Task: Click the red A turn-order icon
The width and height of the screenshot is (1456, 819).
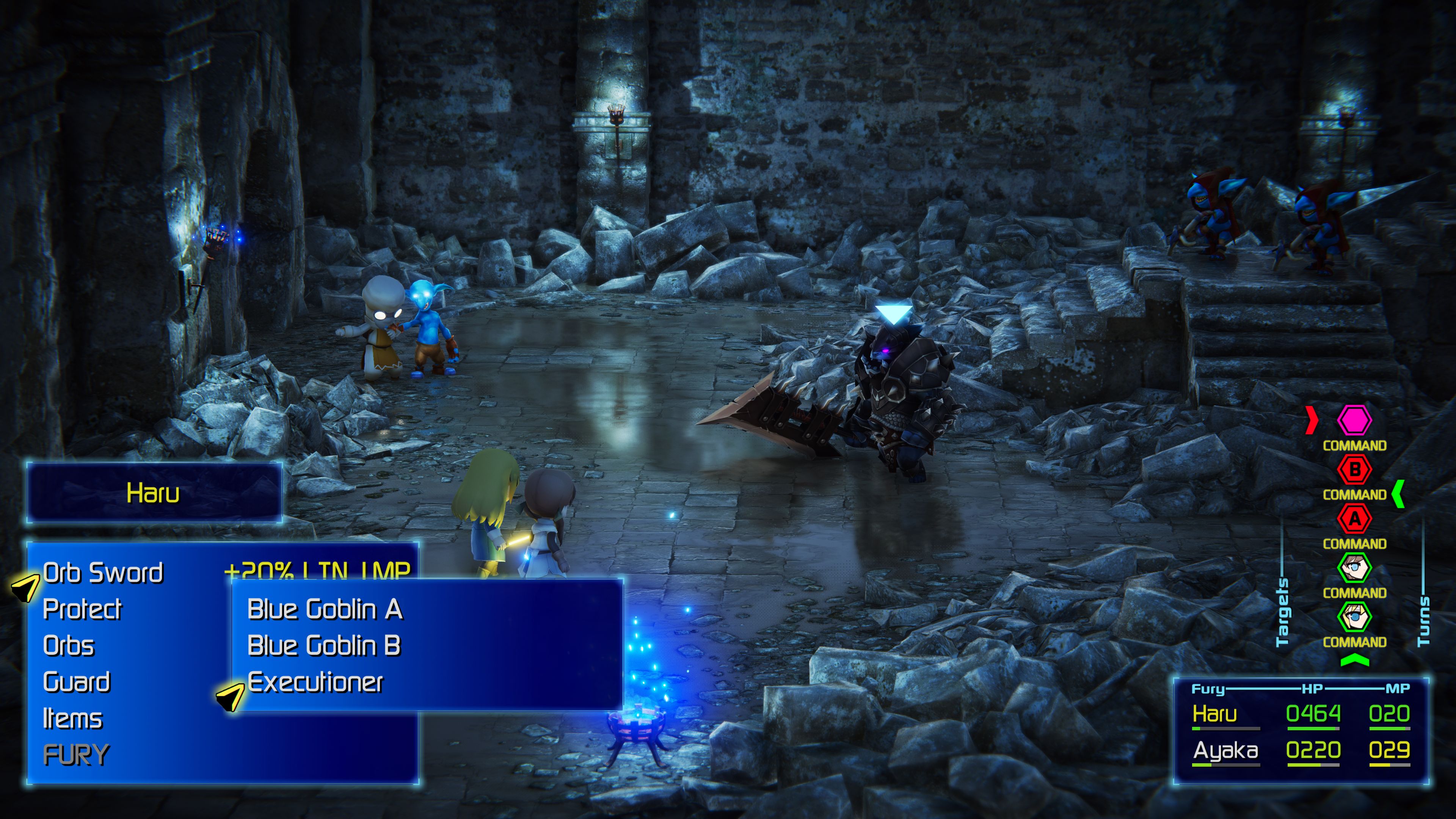Action: (1354, 518)
